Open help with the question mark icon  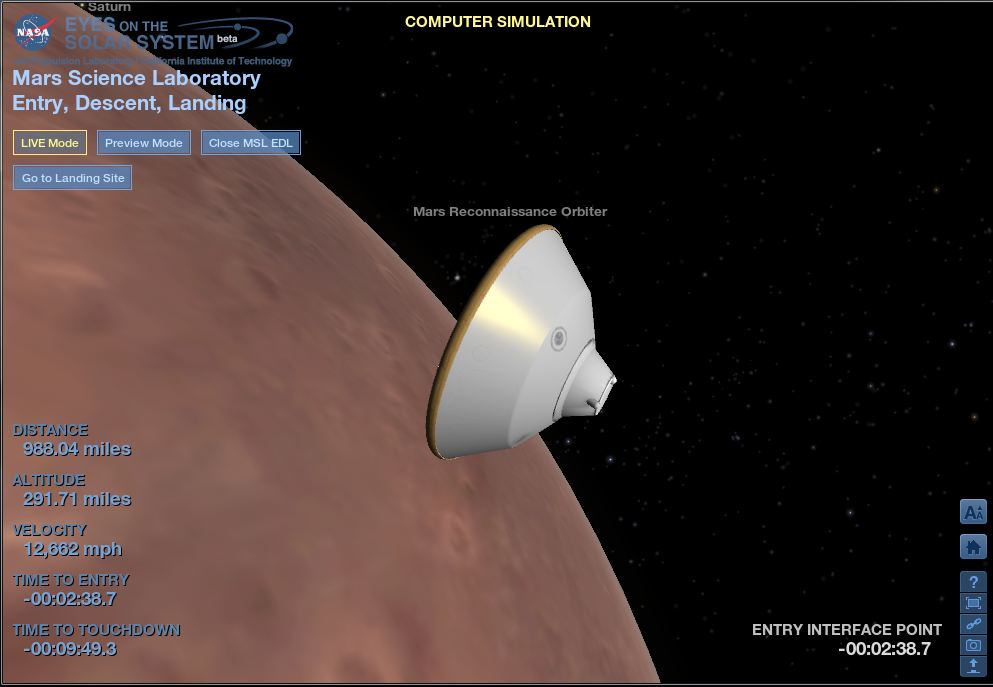click(x=973, y=582)
